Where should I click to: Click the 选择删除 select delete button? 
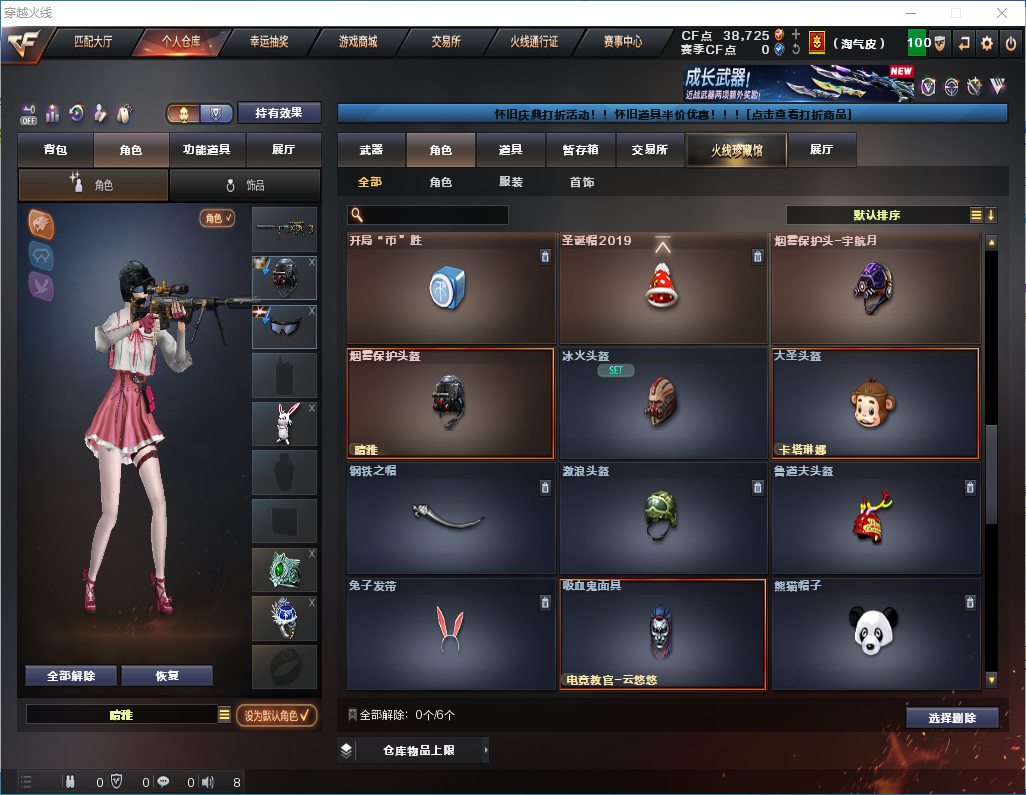[x=952, y=718]
